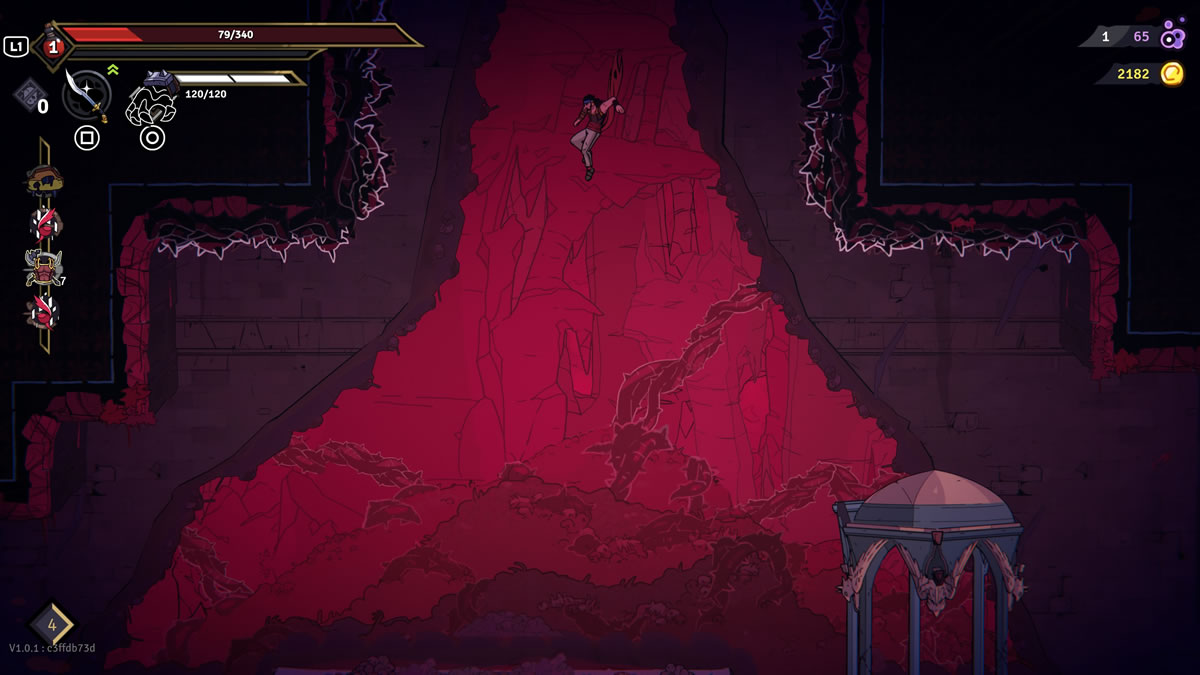Viewport: 1200px width, 675px height.
Task: Choose the armored chestplate medallion marked 7
Action: (43, 268)
